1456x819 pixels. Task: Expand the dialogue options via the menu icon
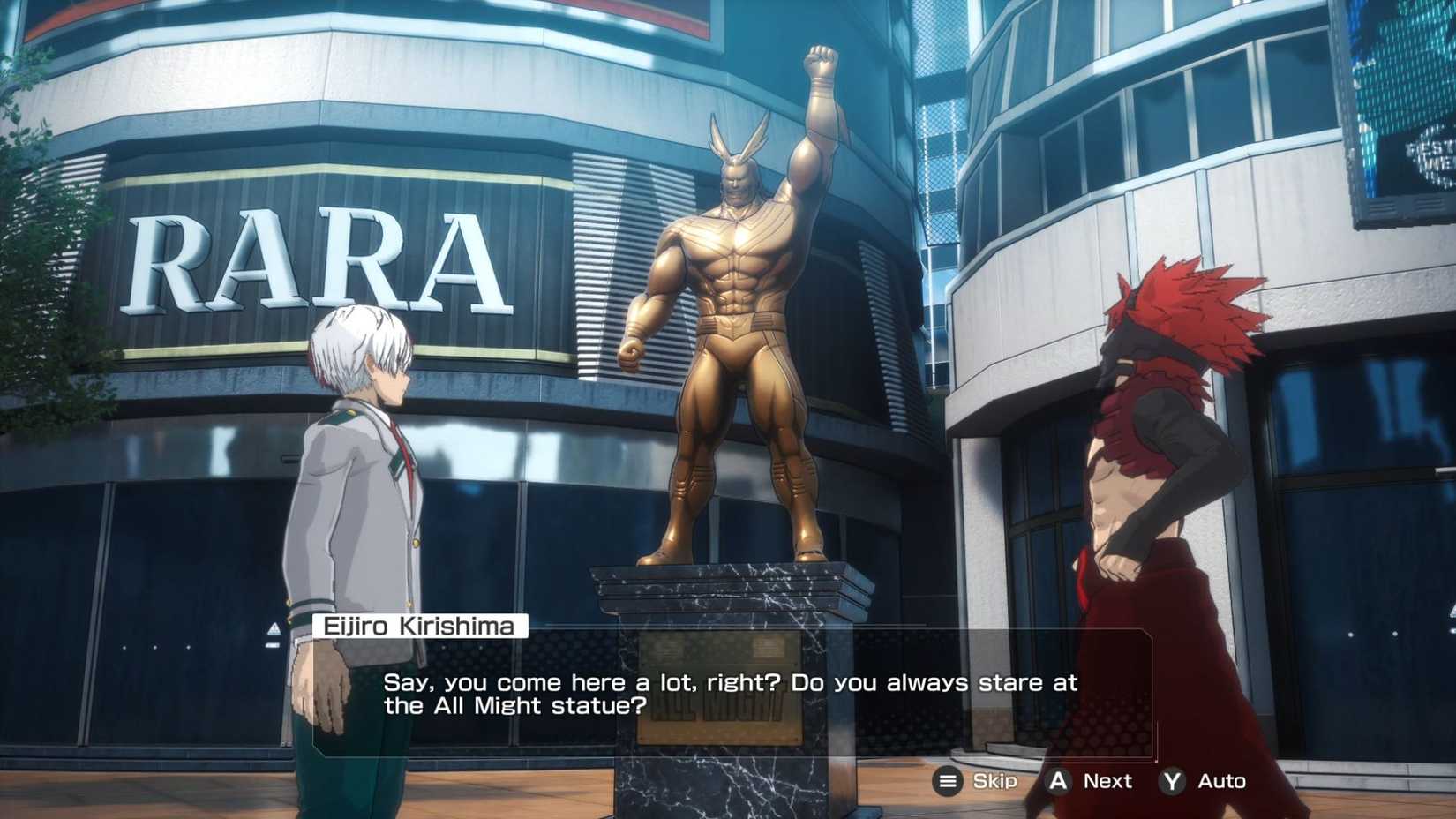[947, 781]
